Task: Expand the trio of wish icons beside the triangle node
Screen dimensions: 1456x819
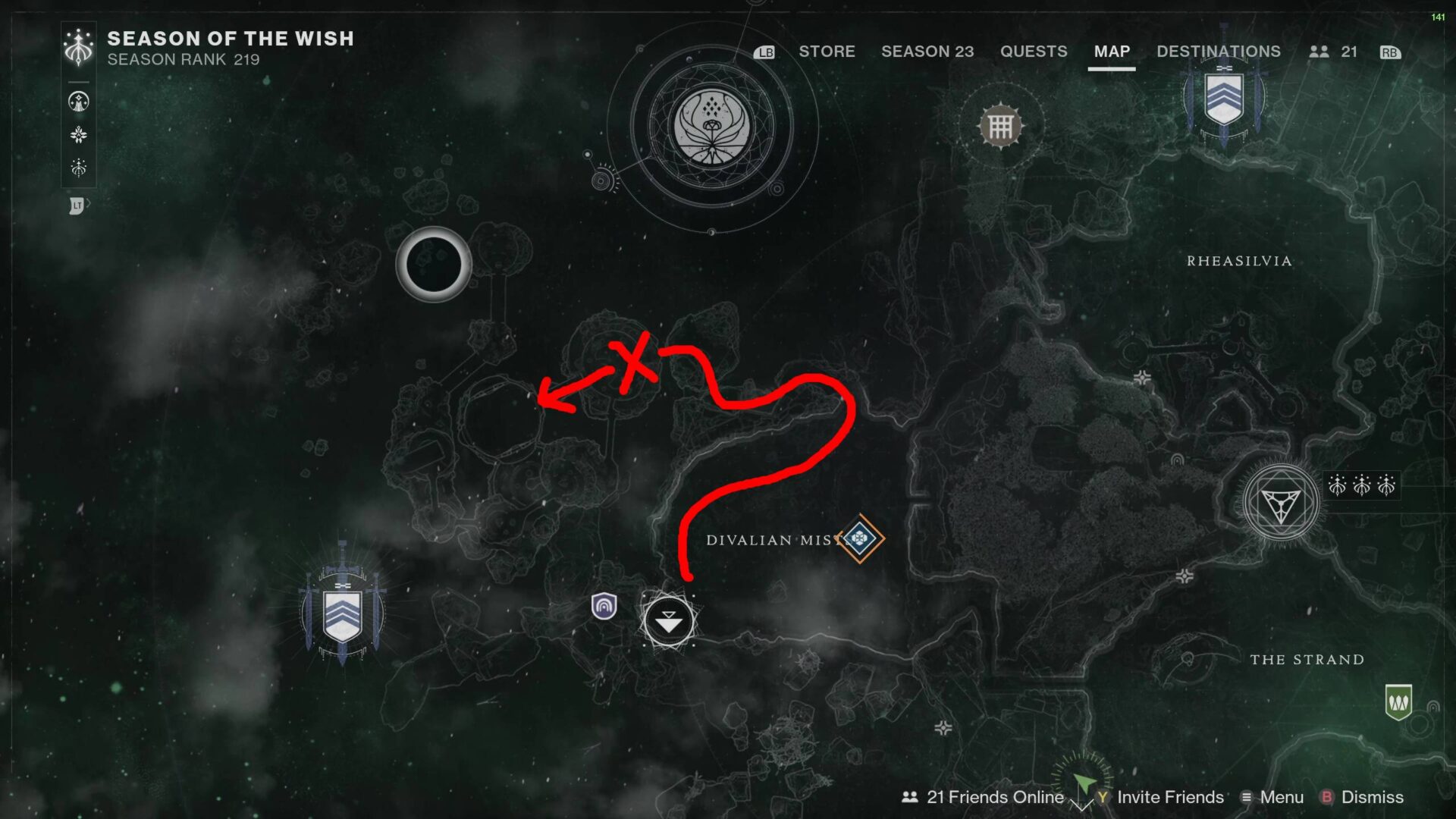Action: click(1361, 485)
